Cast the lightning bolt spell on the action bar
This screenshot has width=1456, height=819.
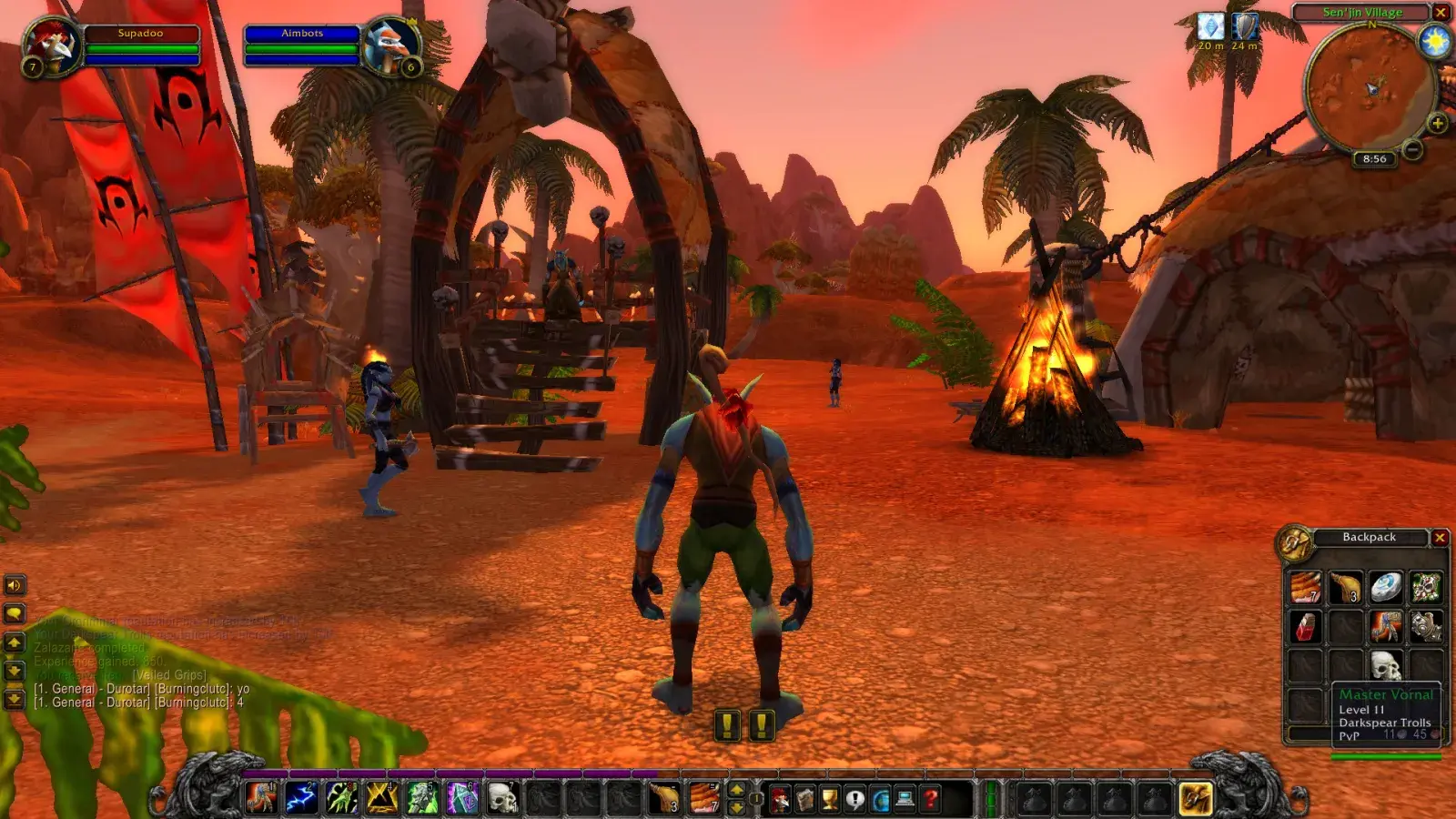[x=301, y=798]
